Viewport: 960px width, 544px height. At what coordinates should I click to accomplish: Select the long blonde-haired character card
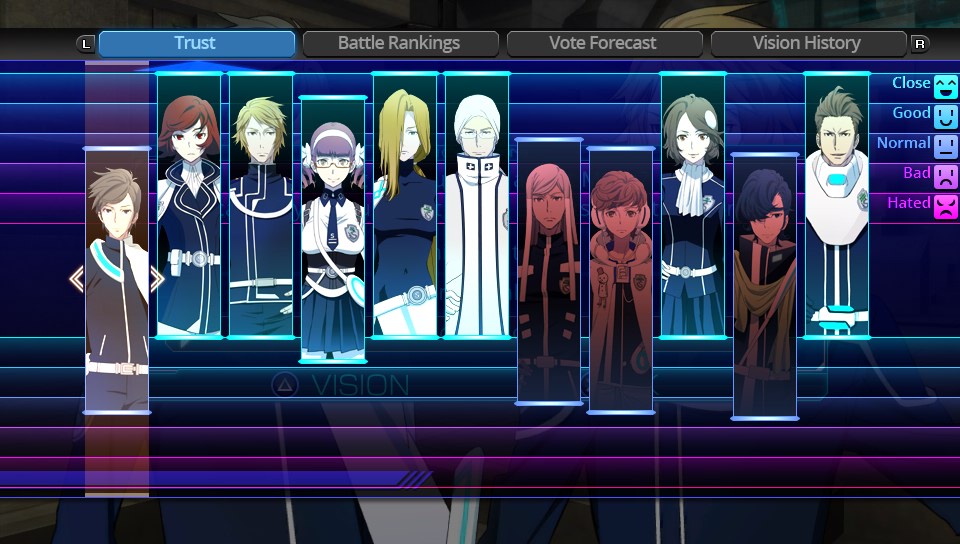click(x=405, y=205)
